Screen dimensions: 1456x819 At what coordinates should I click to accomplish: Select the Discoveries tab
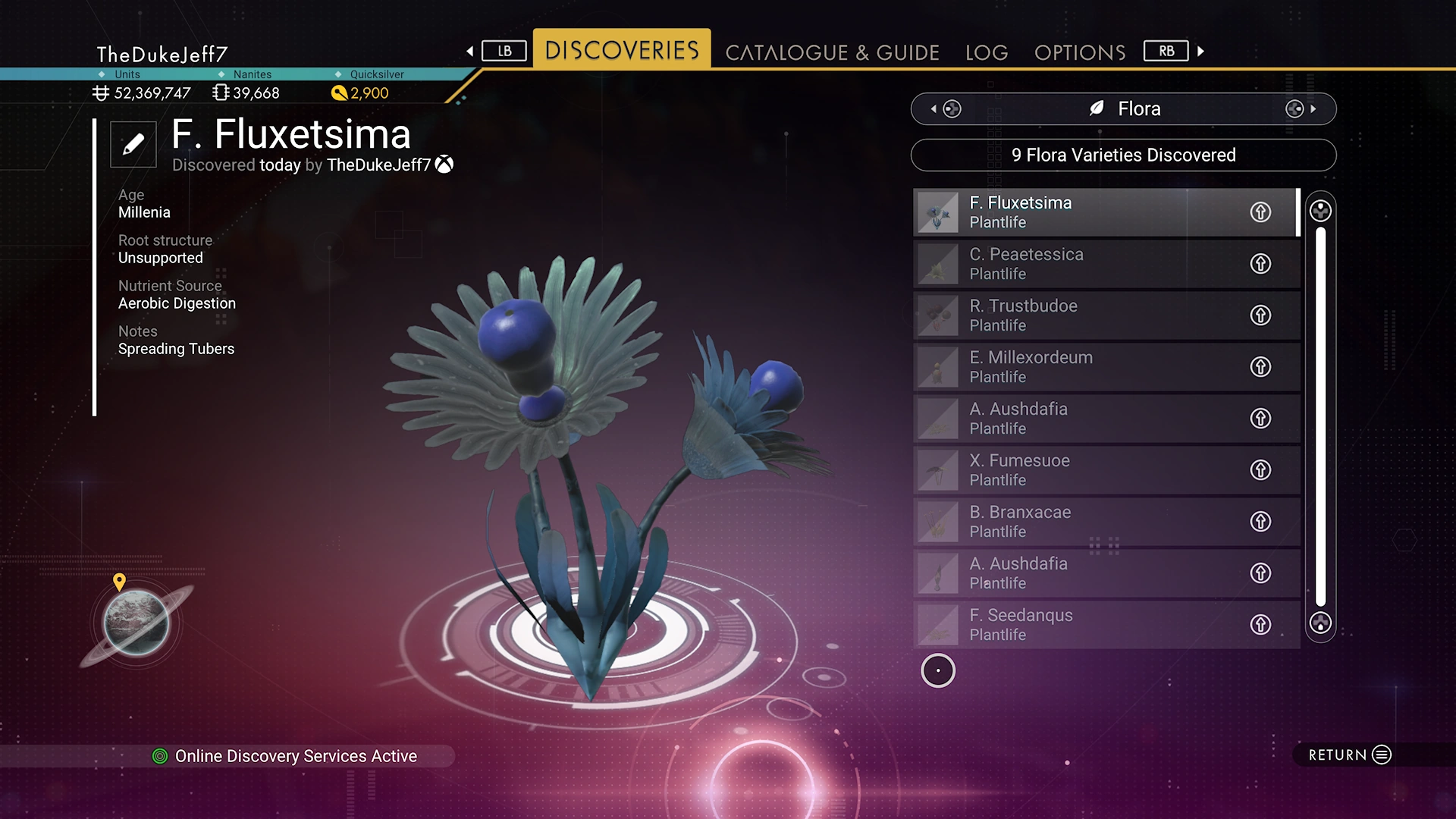pos(622,50)
